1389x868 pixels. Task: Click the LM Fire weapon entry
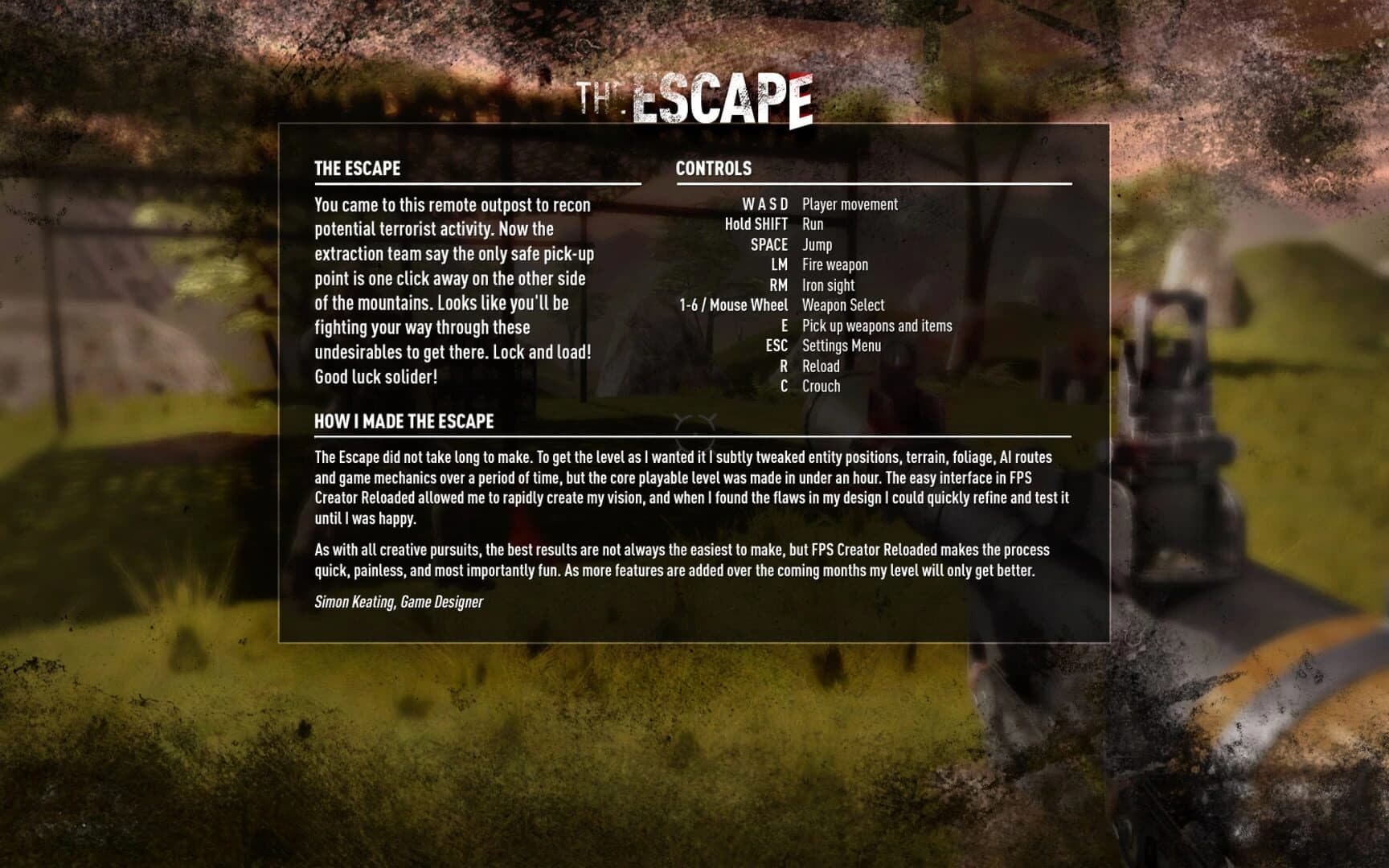coord(808,264)
